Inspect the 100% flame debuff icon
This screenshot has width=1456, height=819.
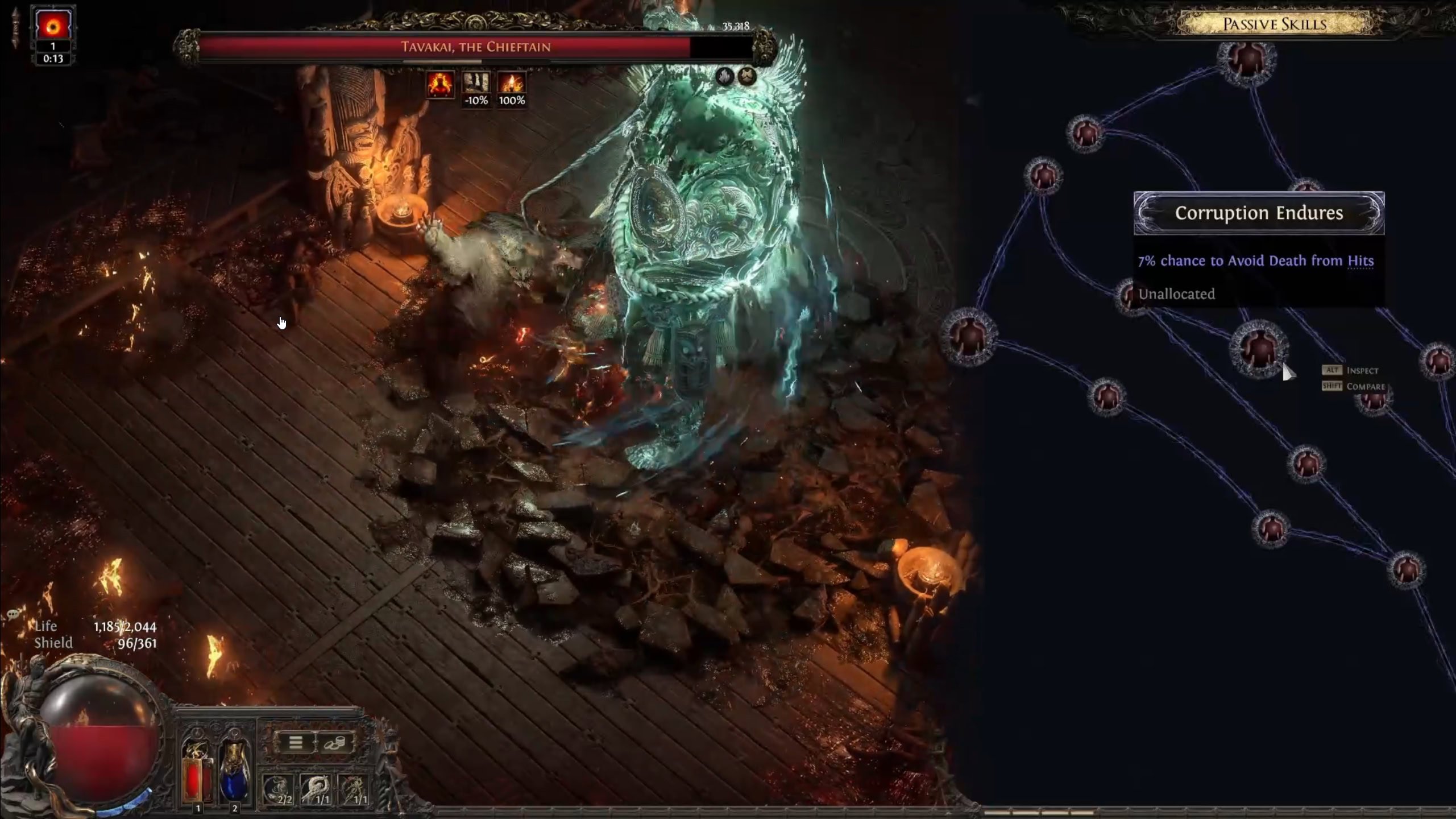click(512, 84)
